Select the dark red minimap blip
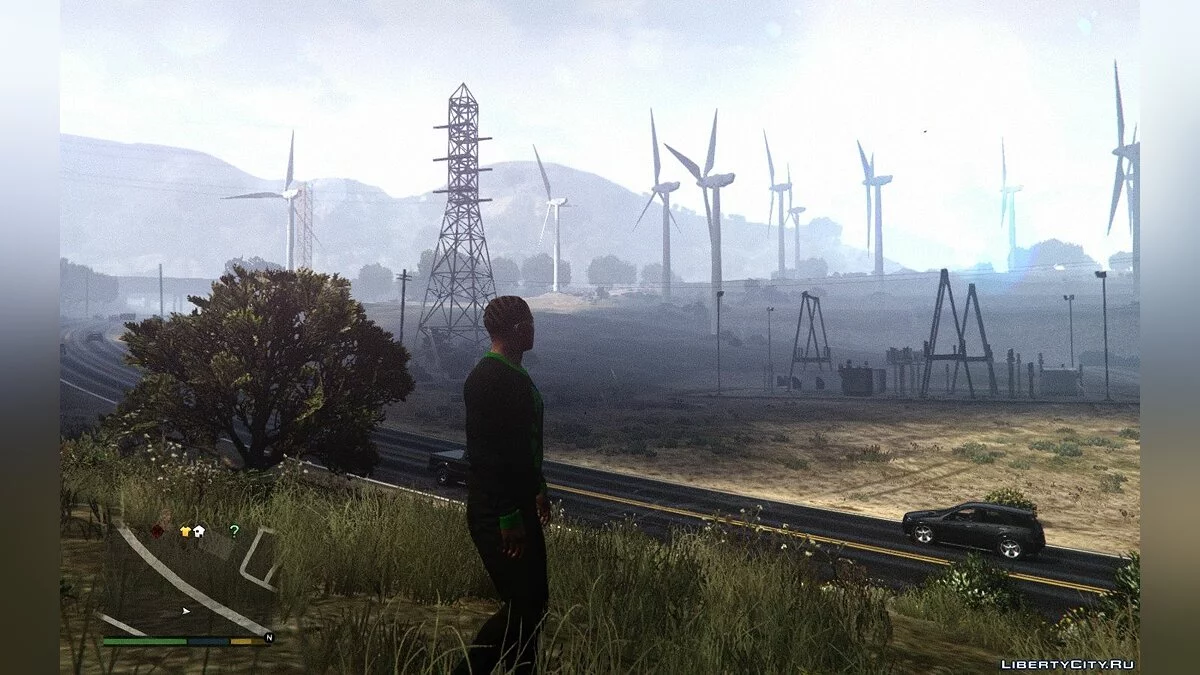Screen dimensions: 1200x675 (156, 531)
